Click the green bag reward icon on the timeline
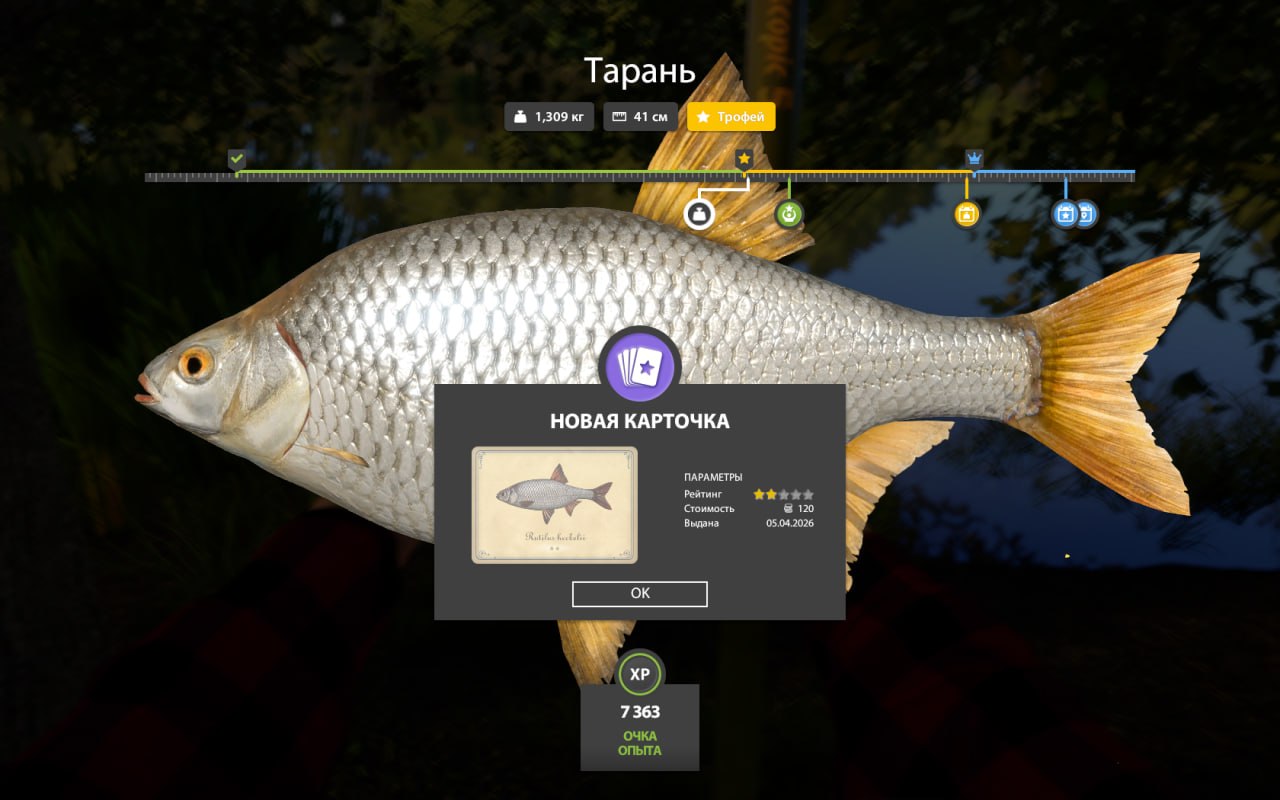The width and height of the screenshot is (1280, 800). coord(788,213)
